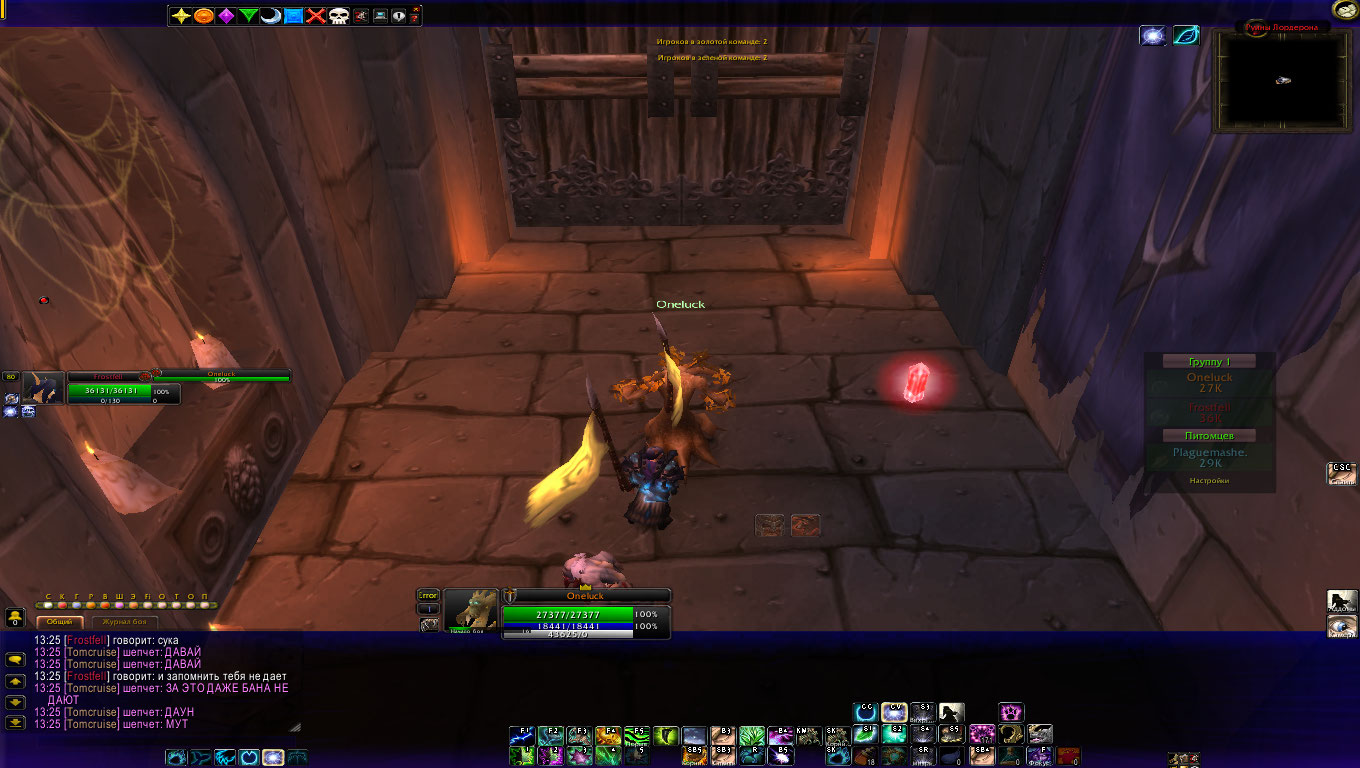1360x768 pixels.
Task: Activate the CV glowing ability icon
Action: coord(894,712)
